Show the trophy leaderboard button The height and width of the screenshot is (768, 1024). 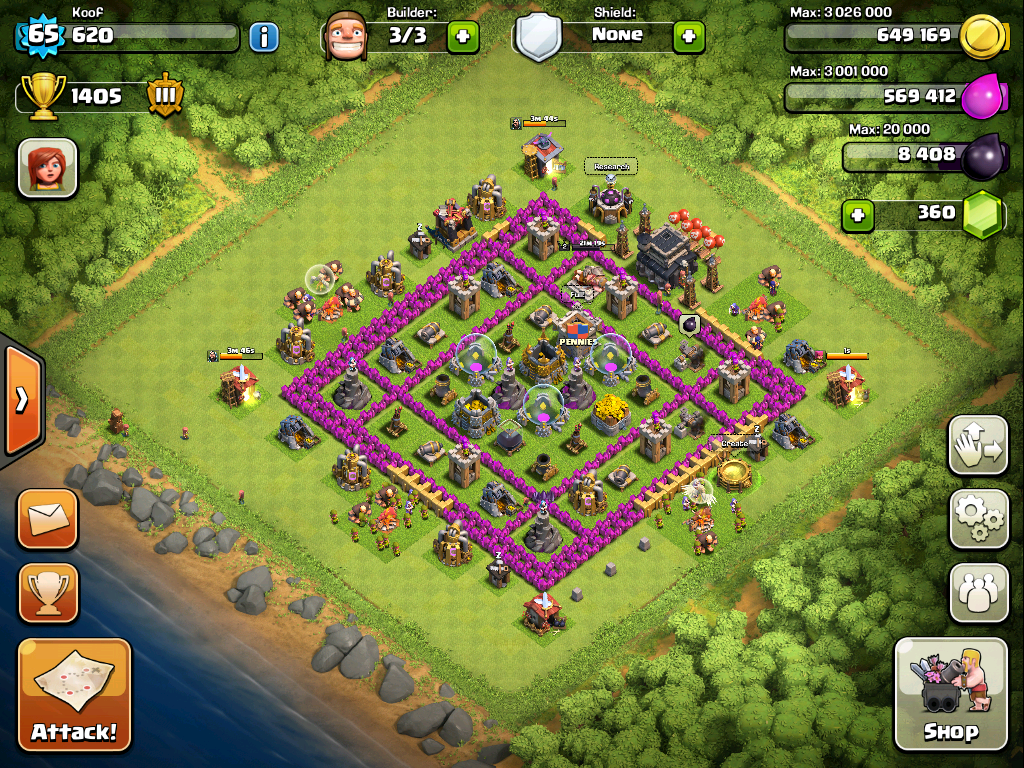coord(48,593)
